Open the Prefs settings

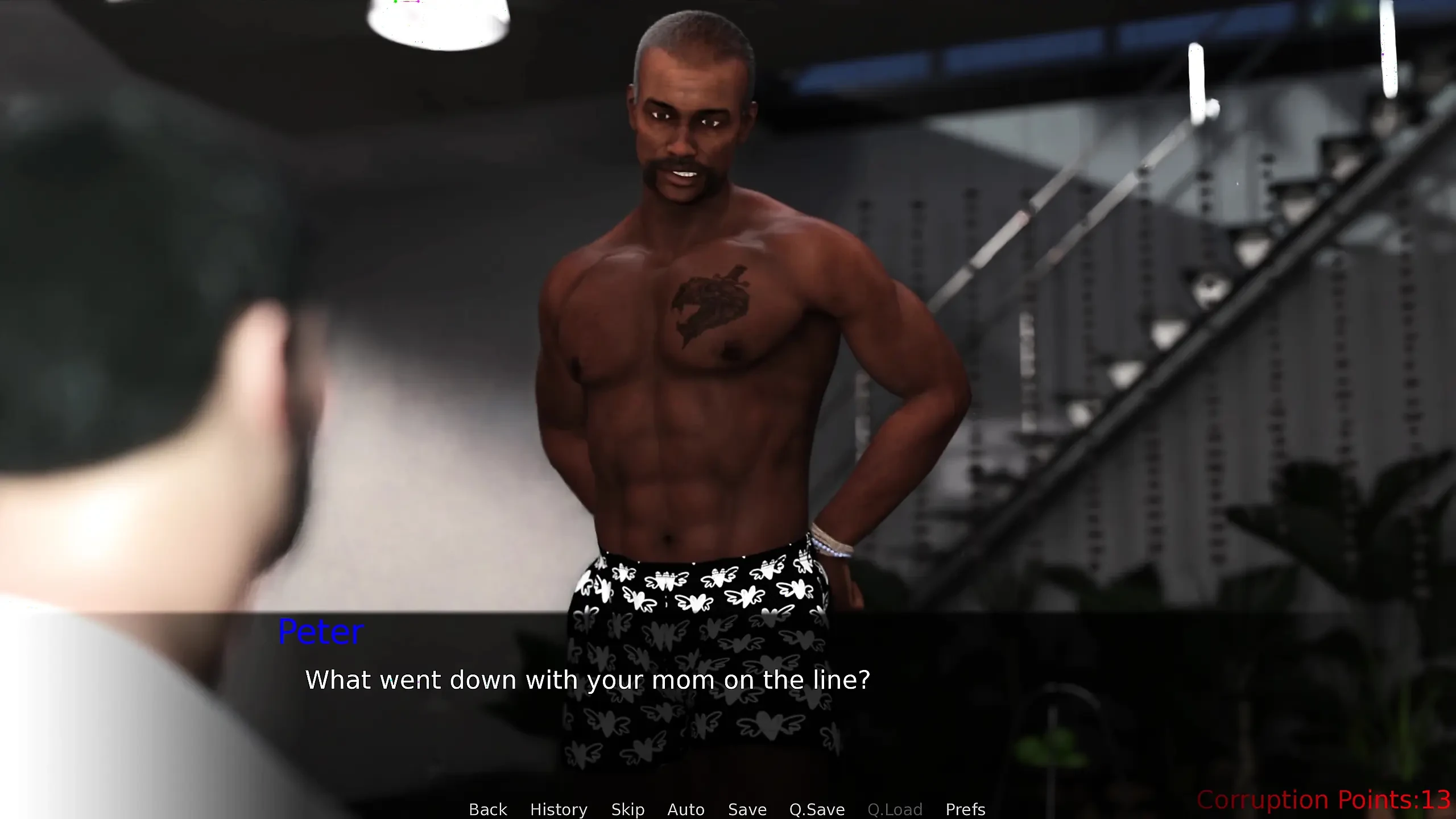965,809
